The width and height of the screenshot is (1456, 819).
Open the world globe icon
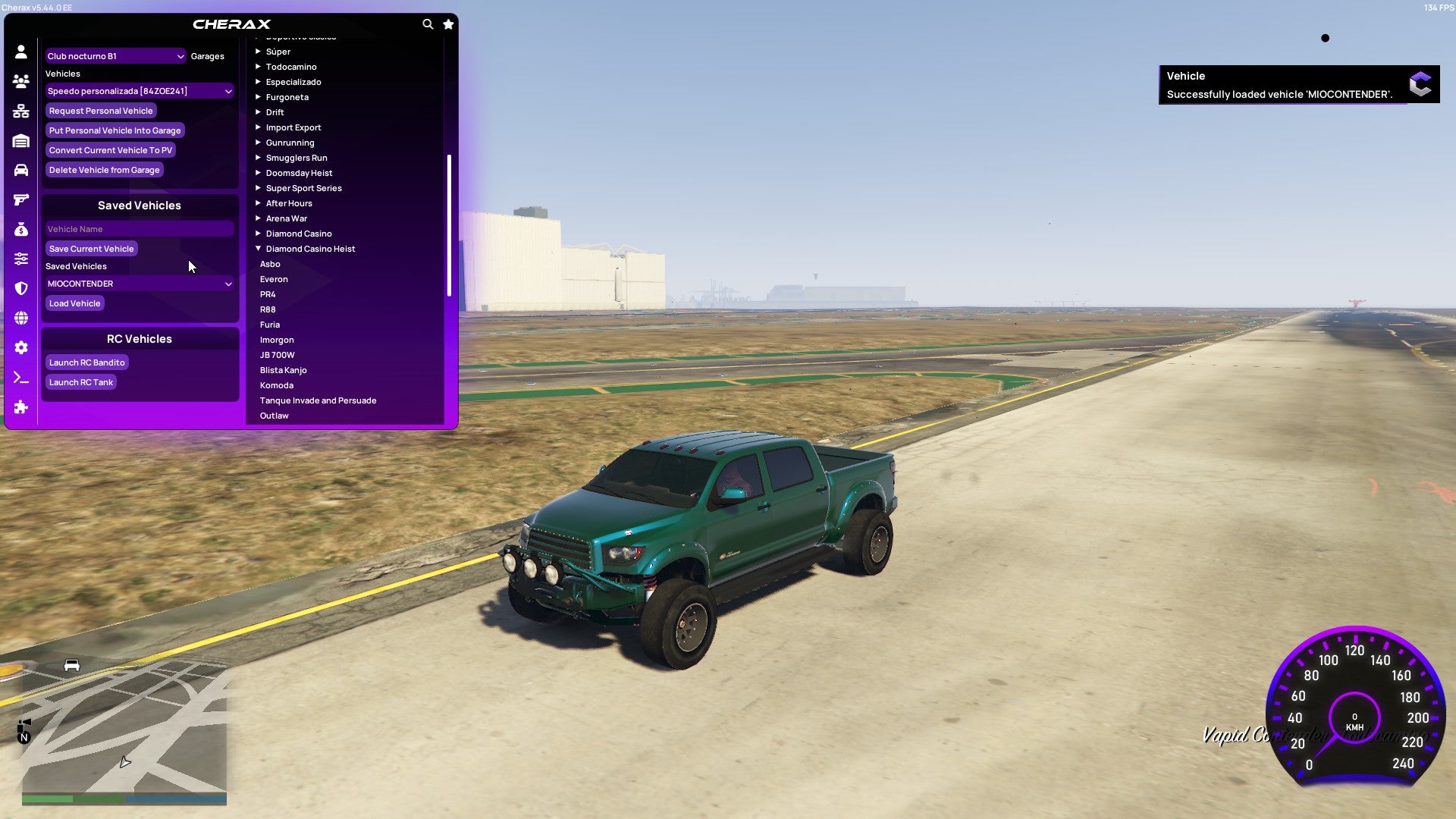(20, 318)
